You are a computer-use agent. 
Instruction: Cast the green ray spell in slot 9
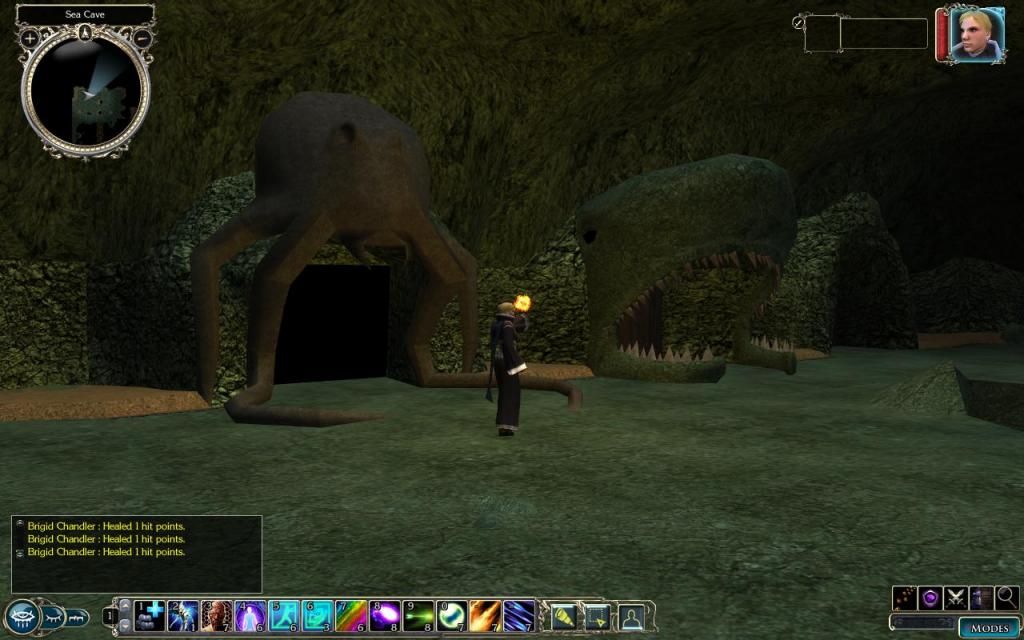(418, 615)
